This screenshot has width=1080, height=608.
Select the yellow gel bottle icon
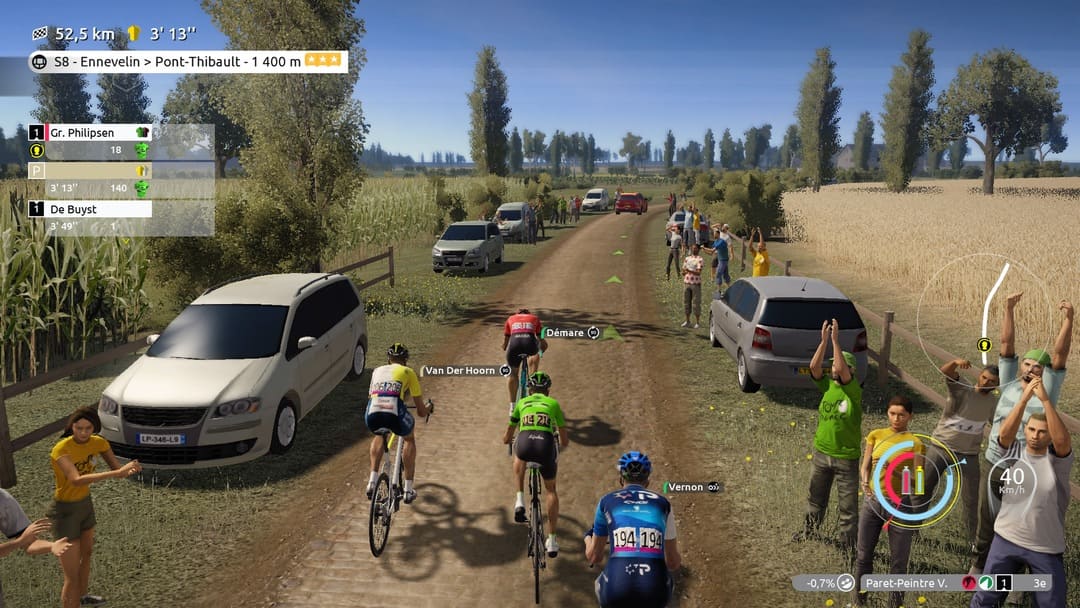click(920, 480)
